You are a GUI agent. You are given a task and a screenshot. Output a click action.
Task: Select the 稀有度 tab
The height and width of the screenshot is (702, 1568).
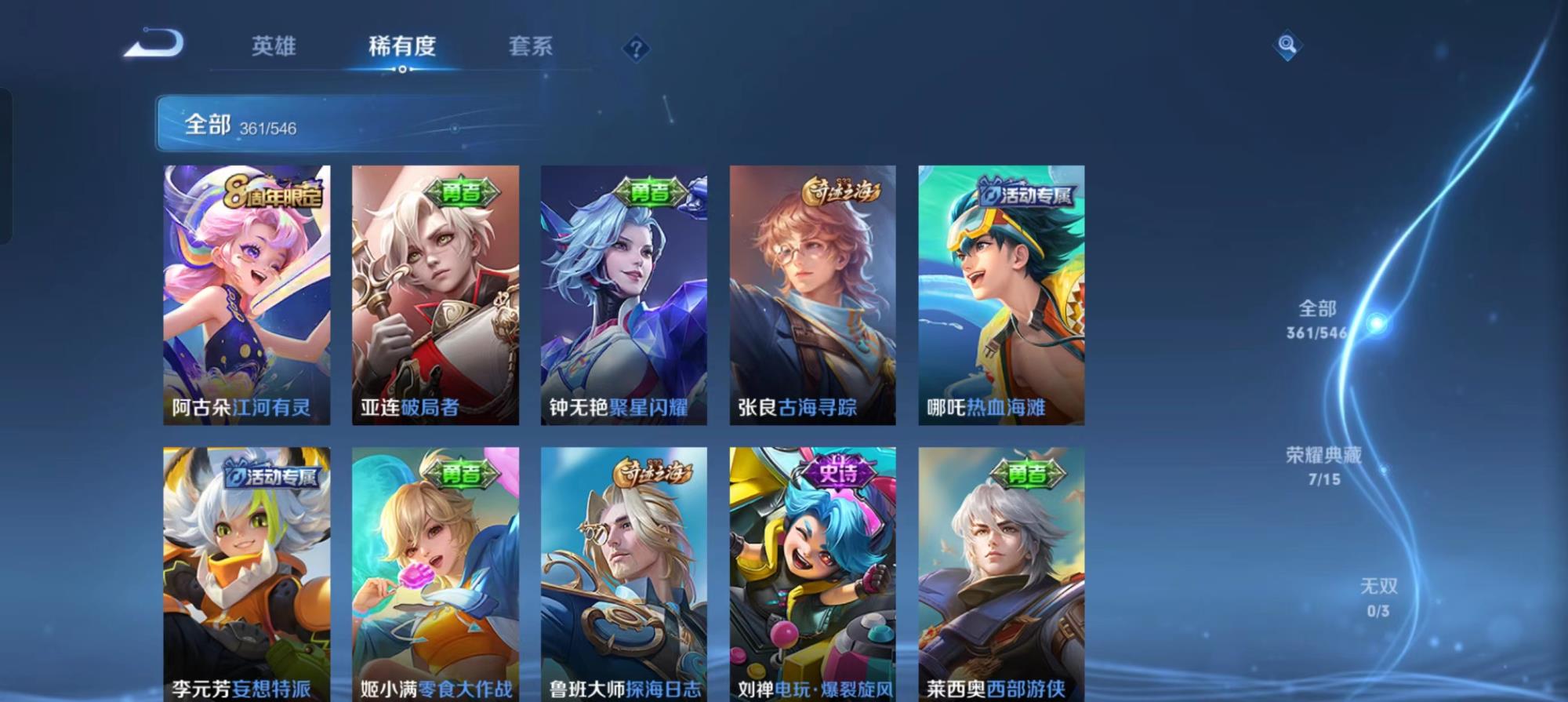click(401, 47)
